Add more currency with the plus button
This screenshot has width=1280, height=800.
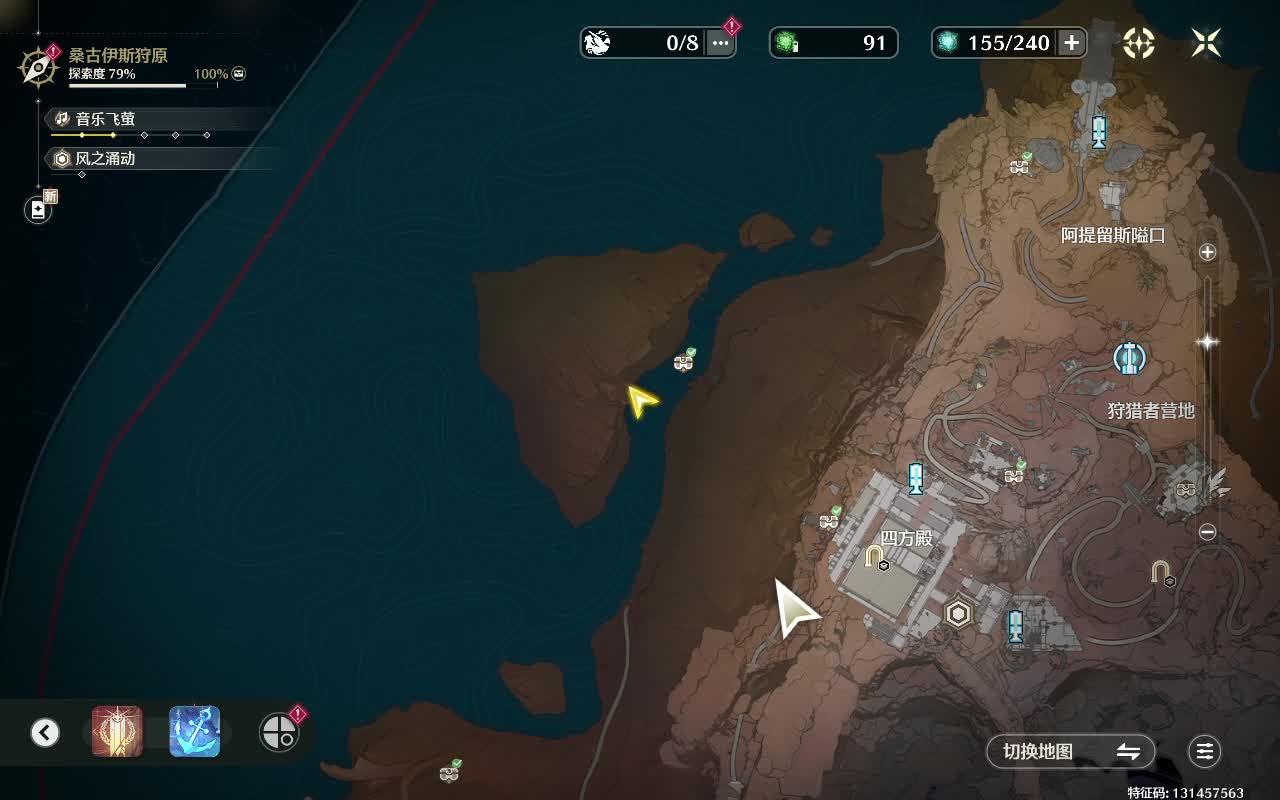(1071, 42)
